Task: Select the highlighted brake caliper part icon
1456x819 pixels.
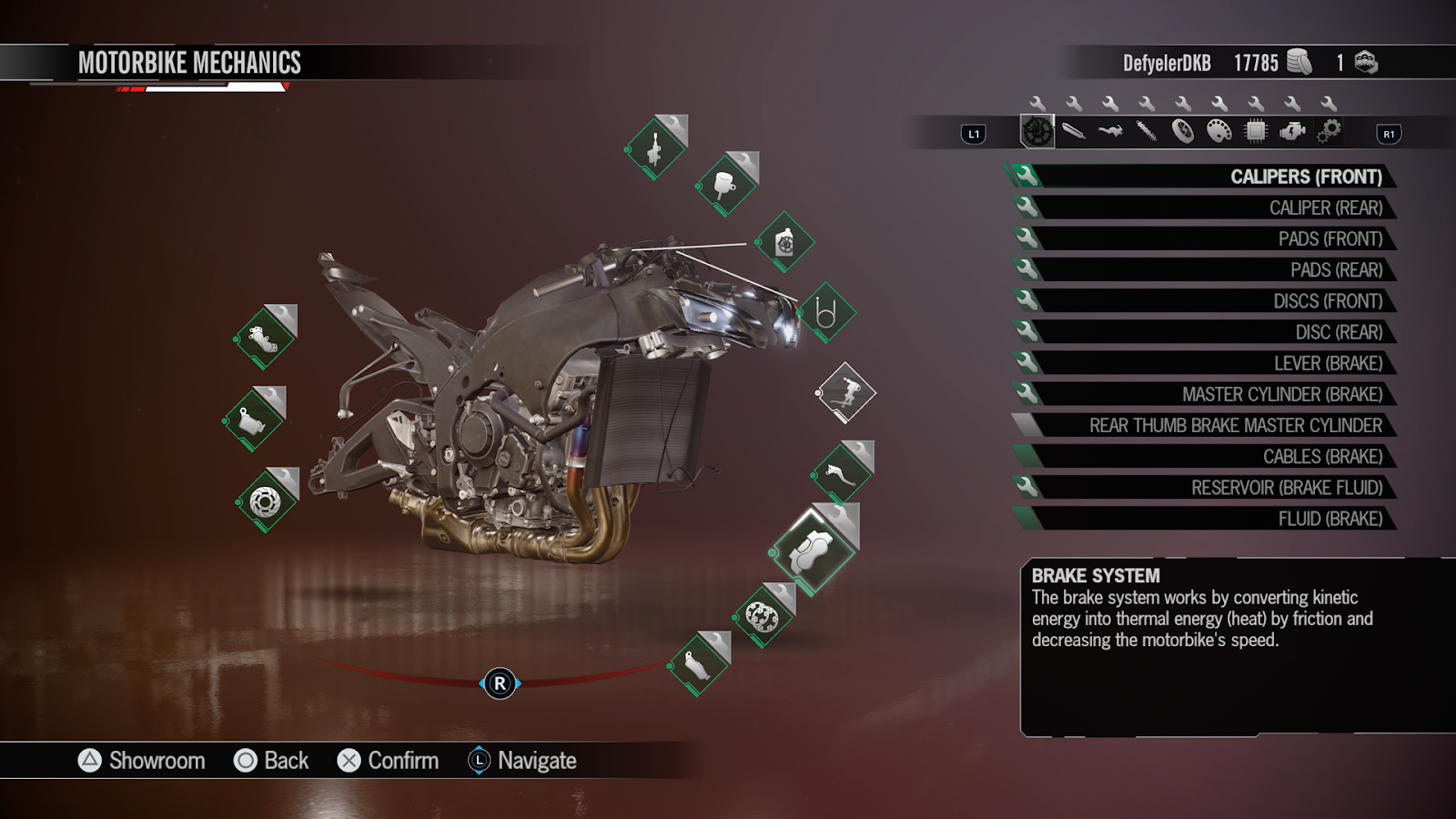Action: (811, 551)
